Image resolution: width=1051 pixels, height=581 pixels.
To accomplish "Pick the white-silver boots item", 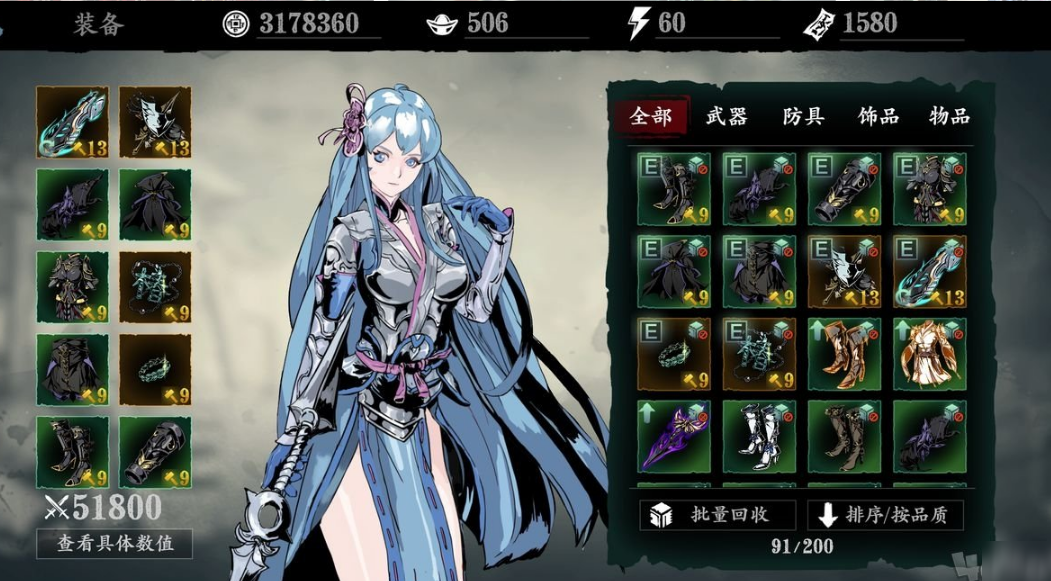I will pyautogui.click(x=759, y=437).
